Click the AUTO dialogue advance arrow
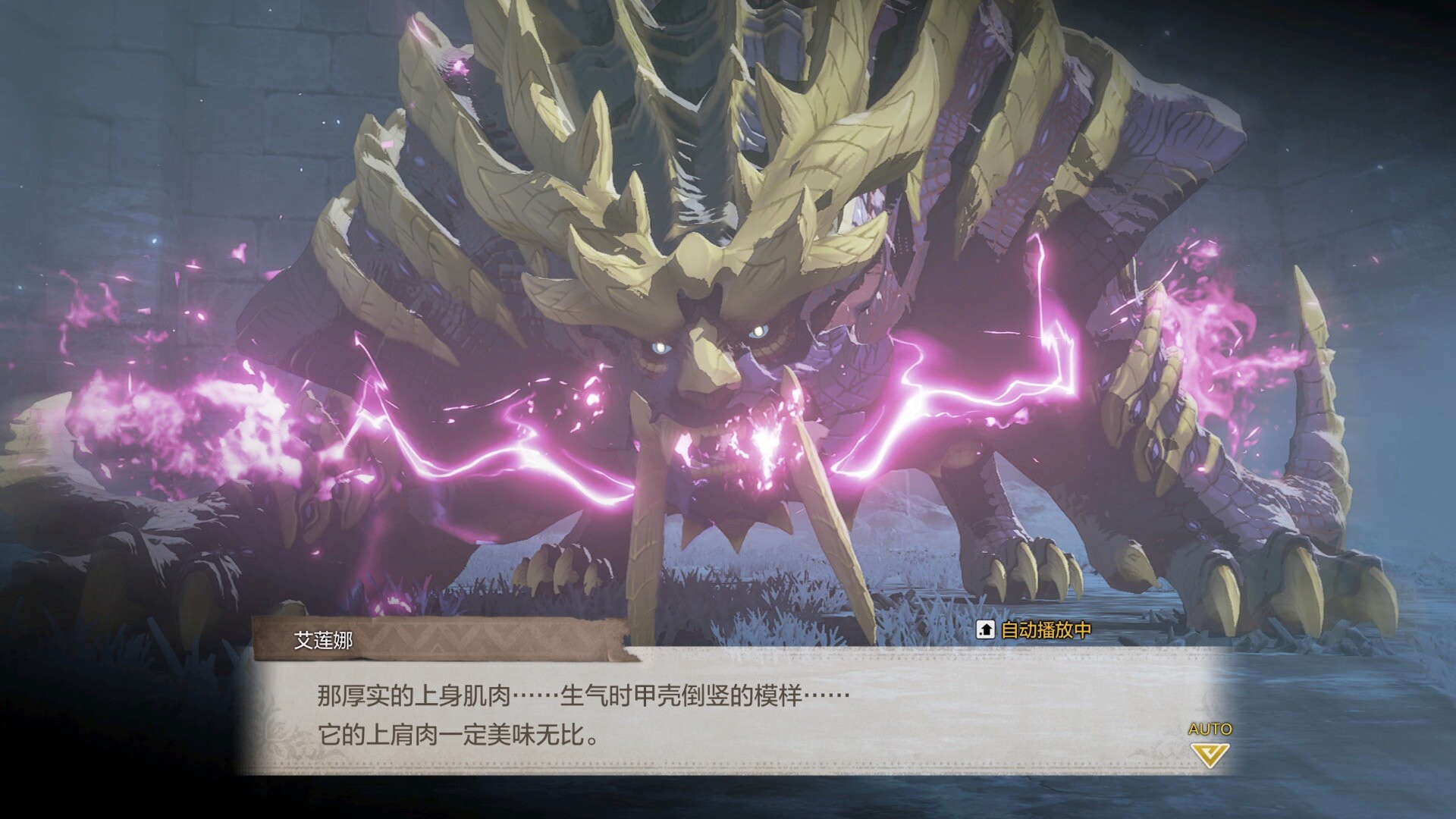The height and width of the screenshot is (819, 1456). 1210,754
